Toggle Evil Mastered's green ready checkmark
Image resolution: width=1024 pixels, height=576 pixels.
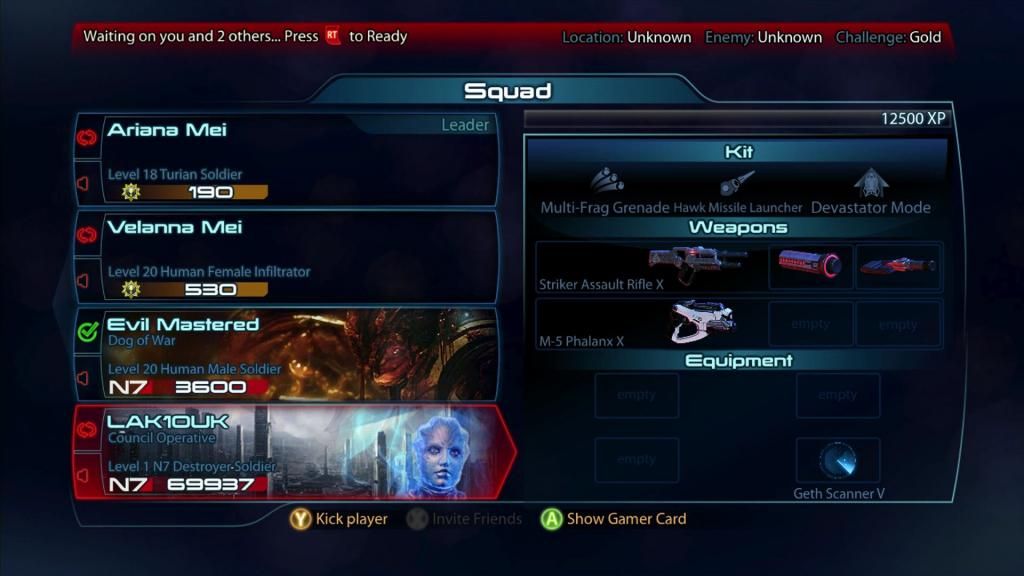click(x=87, y=332)
